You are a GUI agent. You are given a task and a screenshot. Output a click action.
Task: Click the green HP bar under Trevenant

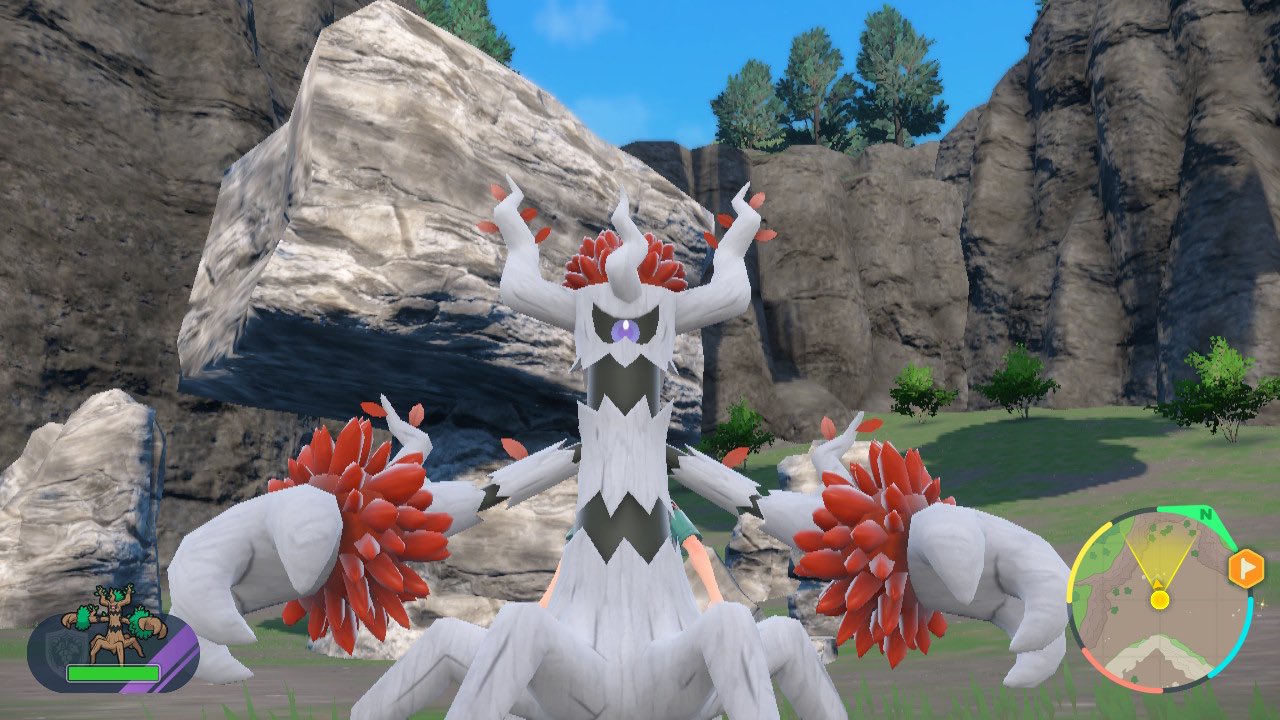113,673
